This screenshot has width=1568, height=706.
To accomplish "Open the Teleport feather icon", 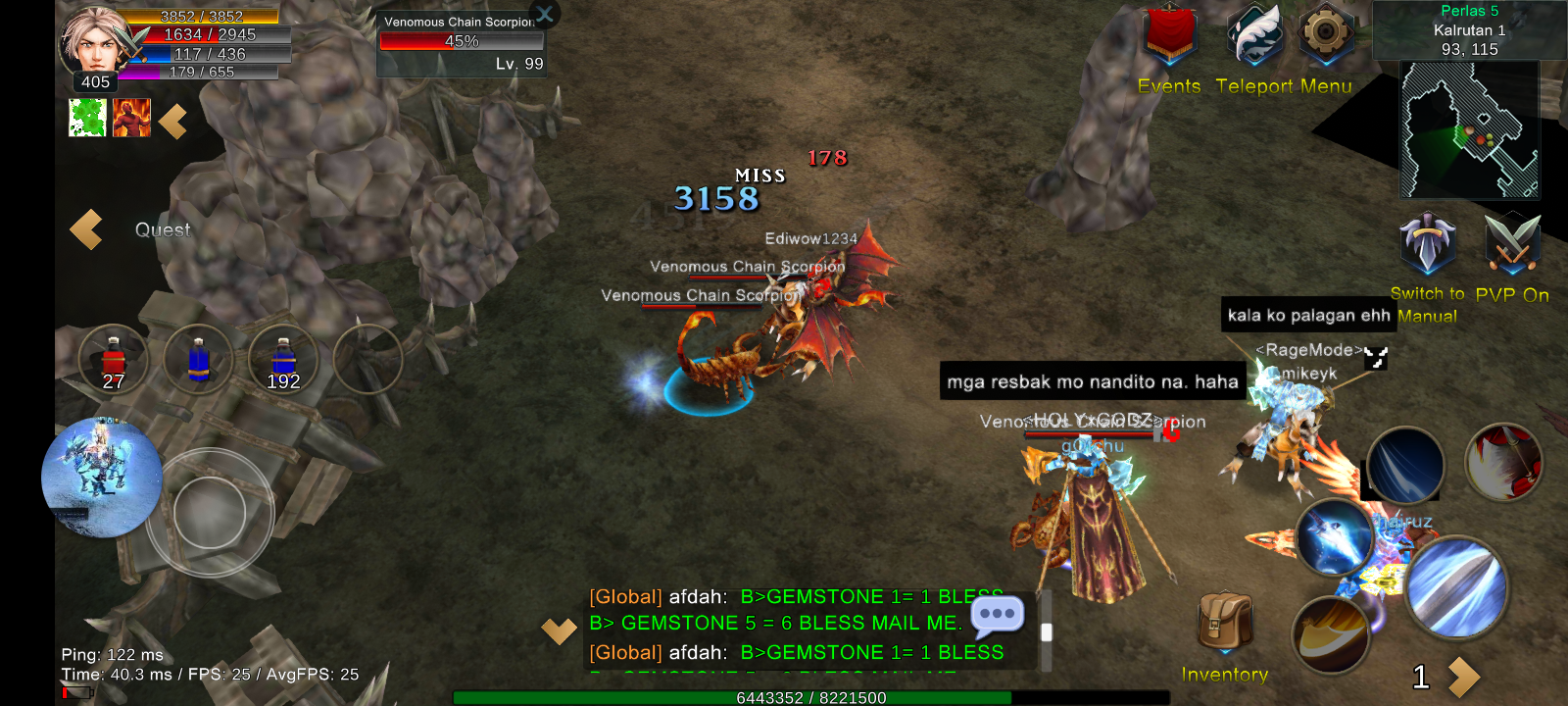I will pyautogui.click(x=1254, y=37).
